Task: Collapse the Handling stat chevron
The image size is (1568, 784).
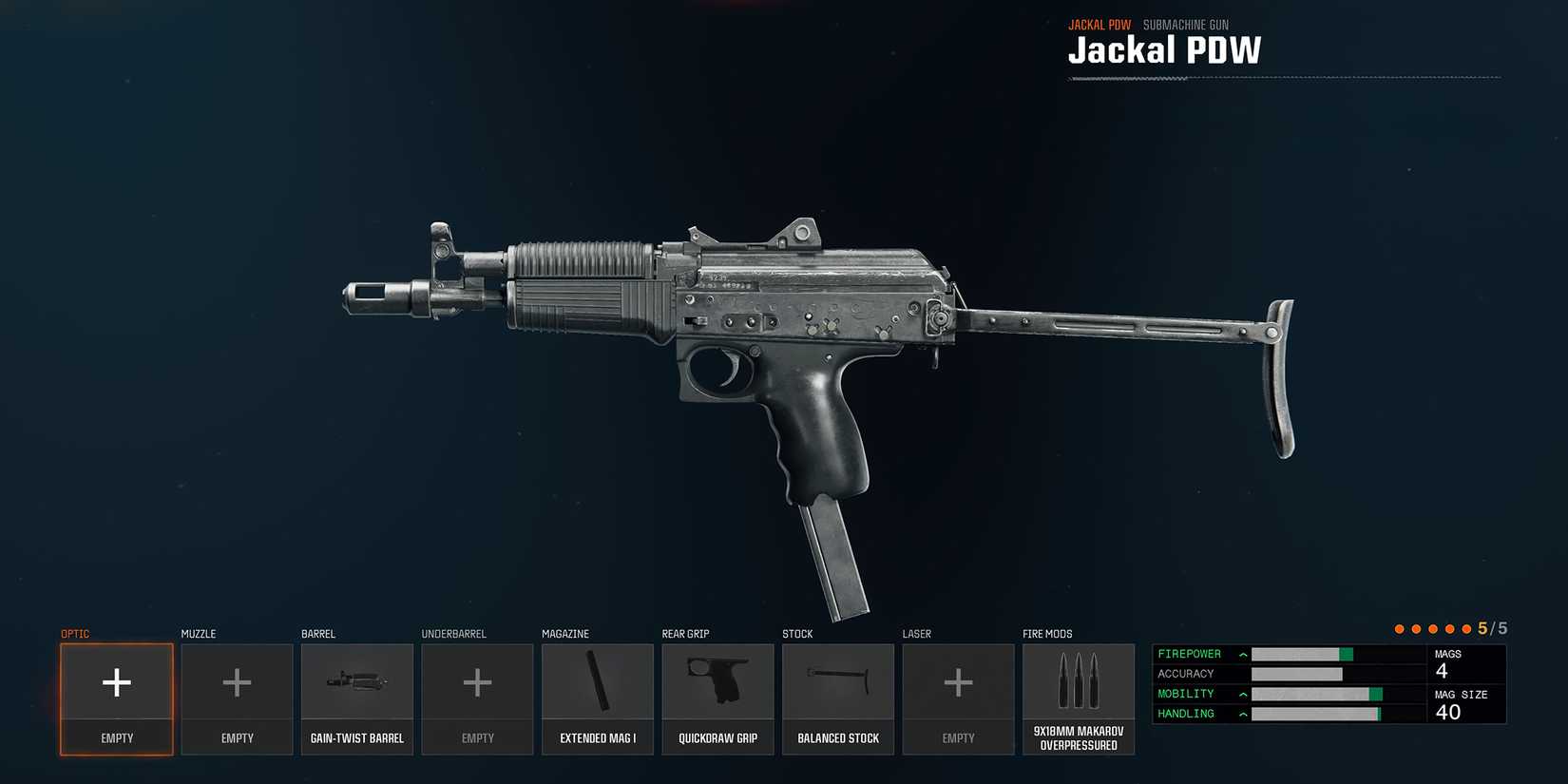Action: point(1241,714)
